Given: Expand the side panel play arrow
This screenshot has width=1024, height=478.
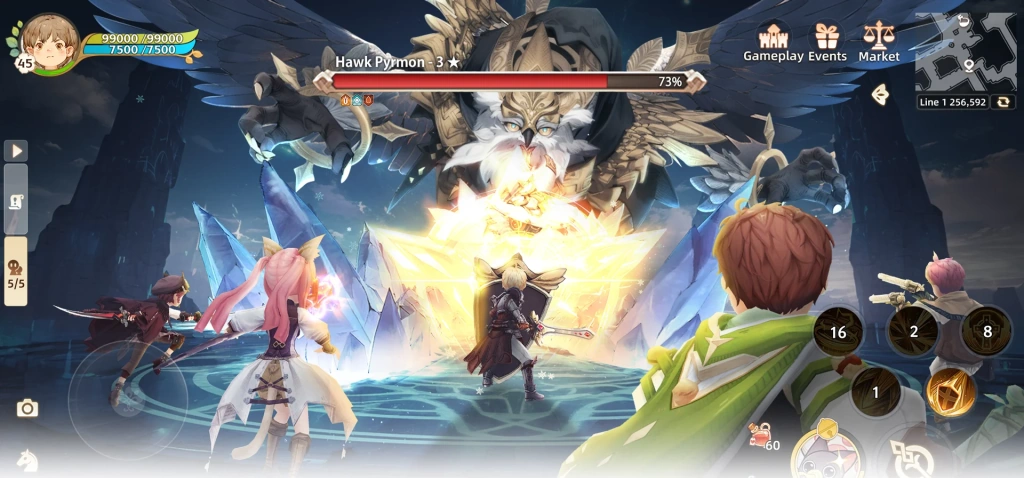Looking at the screenshot, I should [16, 151].
